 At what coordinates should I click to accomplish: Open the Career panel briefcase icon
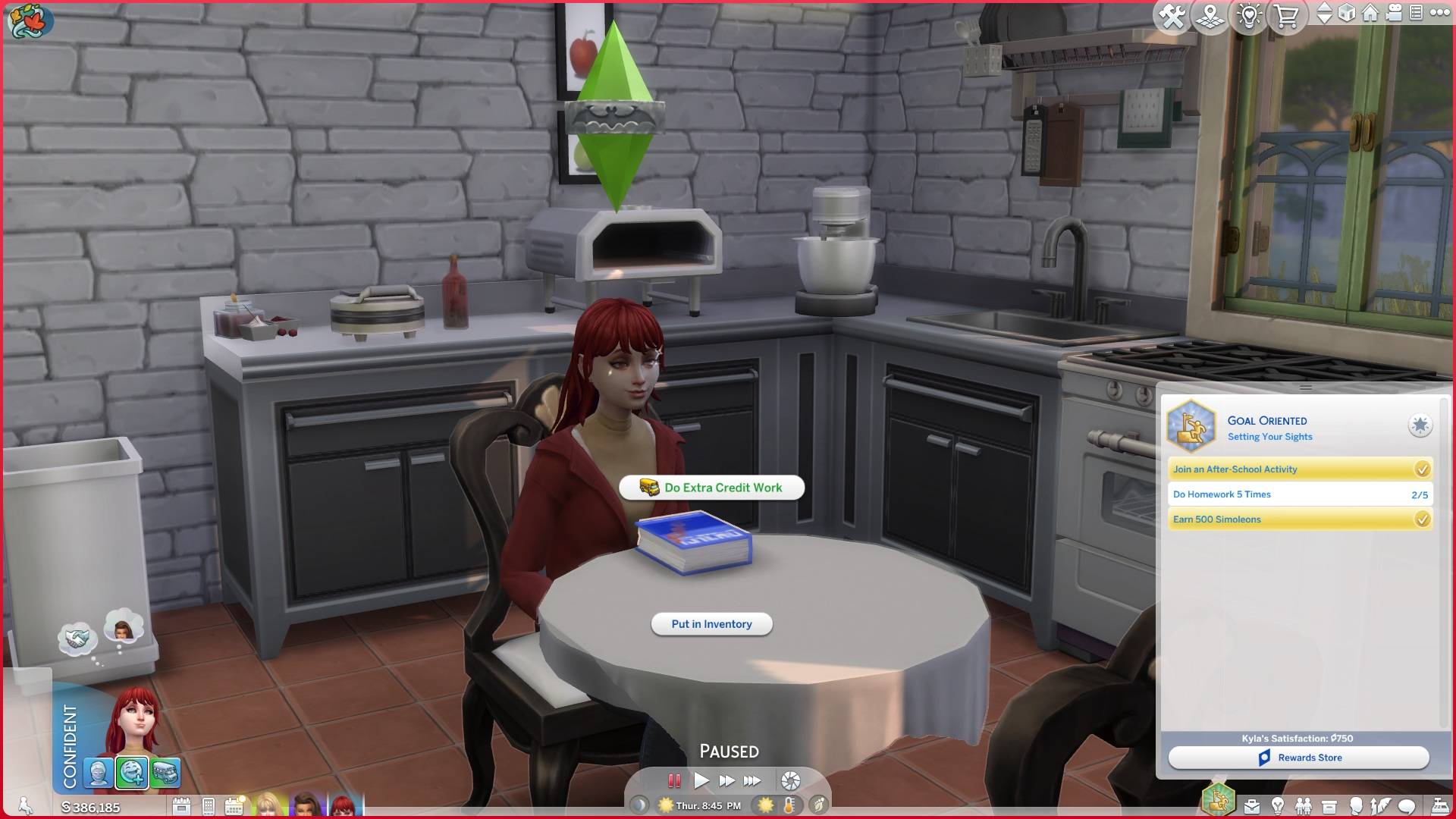1251,806
